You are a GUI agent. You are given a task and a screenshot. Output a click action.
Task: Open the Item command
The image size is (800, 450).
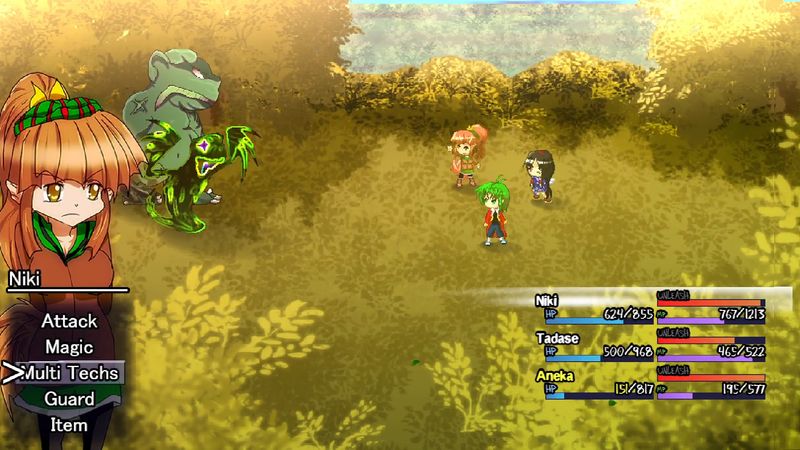click(x=69, y=424)
